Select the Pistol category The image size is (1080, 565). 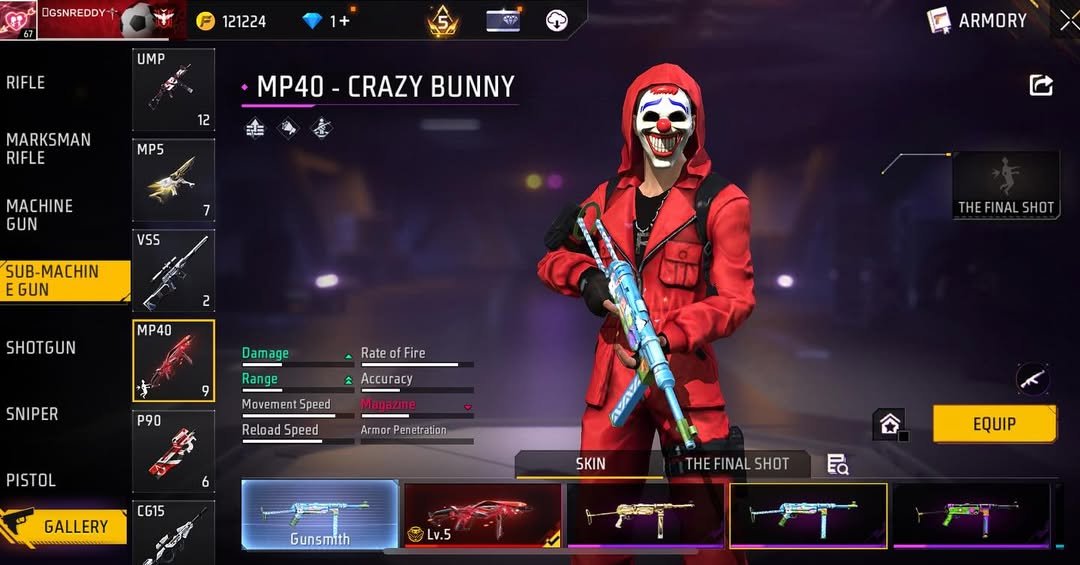tap(31, 480)
